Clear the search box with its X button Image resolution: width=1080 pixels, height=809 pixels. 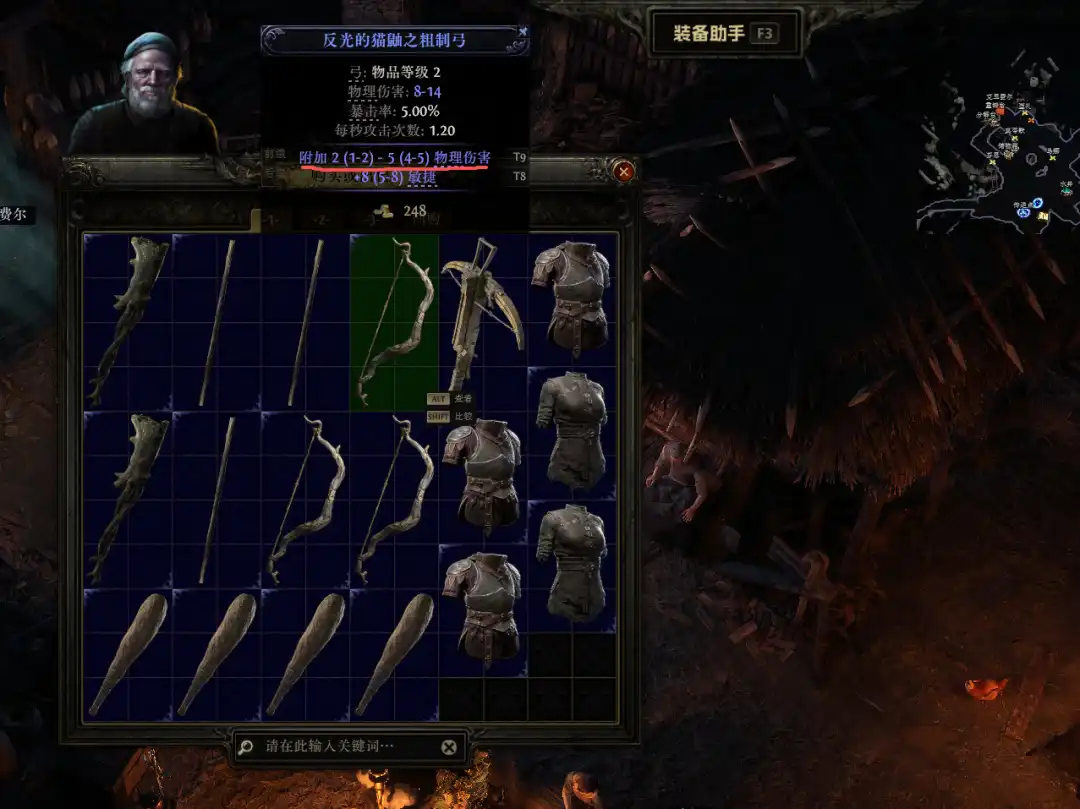point(449,747)
